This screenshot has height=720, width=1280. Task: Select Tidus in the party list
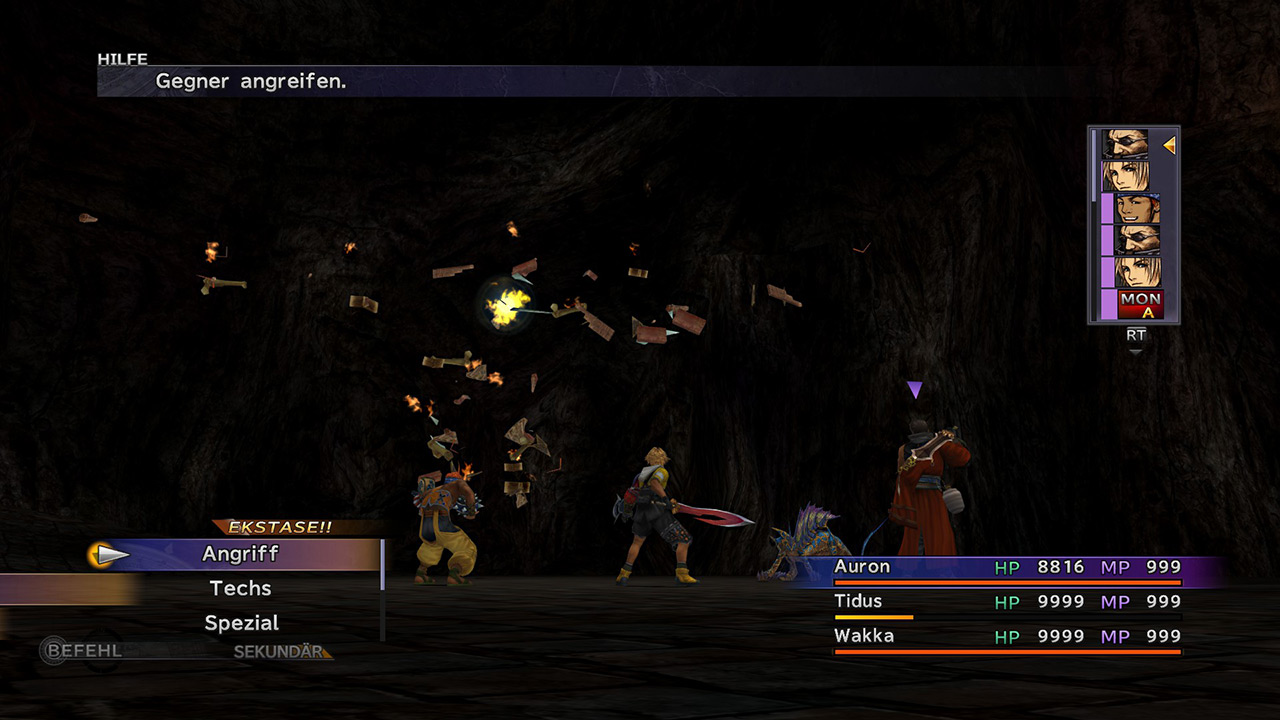(x=1007, y=601)
